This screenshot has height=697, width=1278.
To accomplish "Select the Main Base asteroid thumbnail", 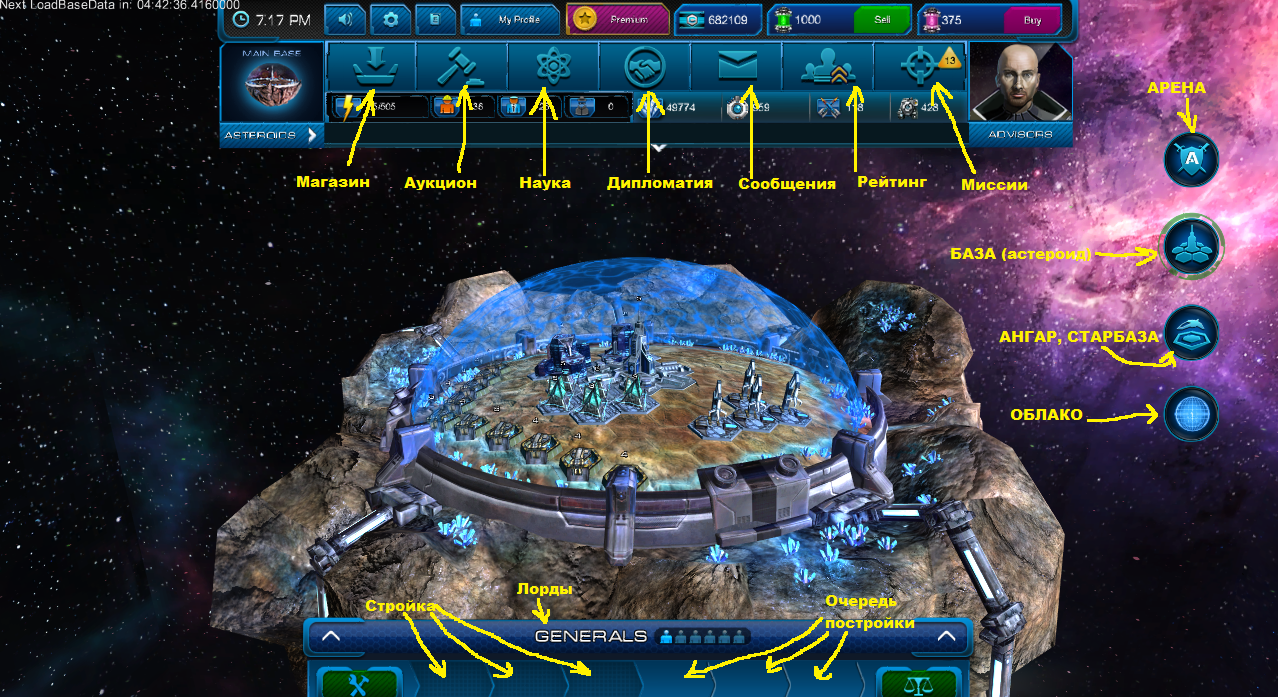I will [271, 88].
